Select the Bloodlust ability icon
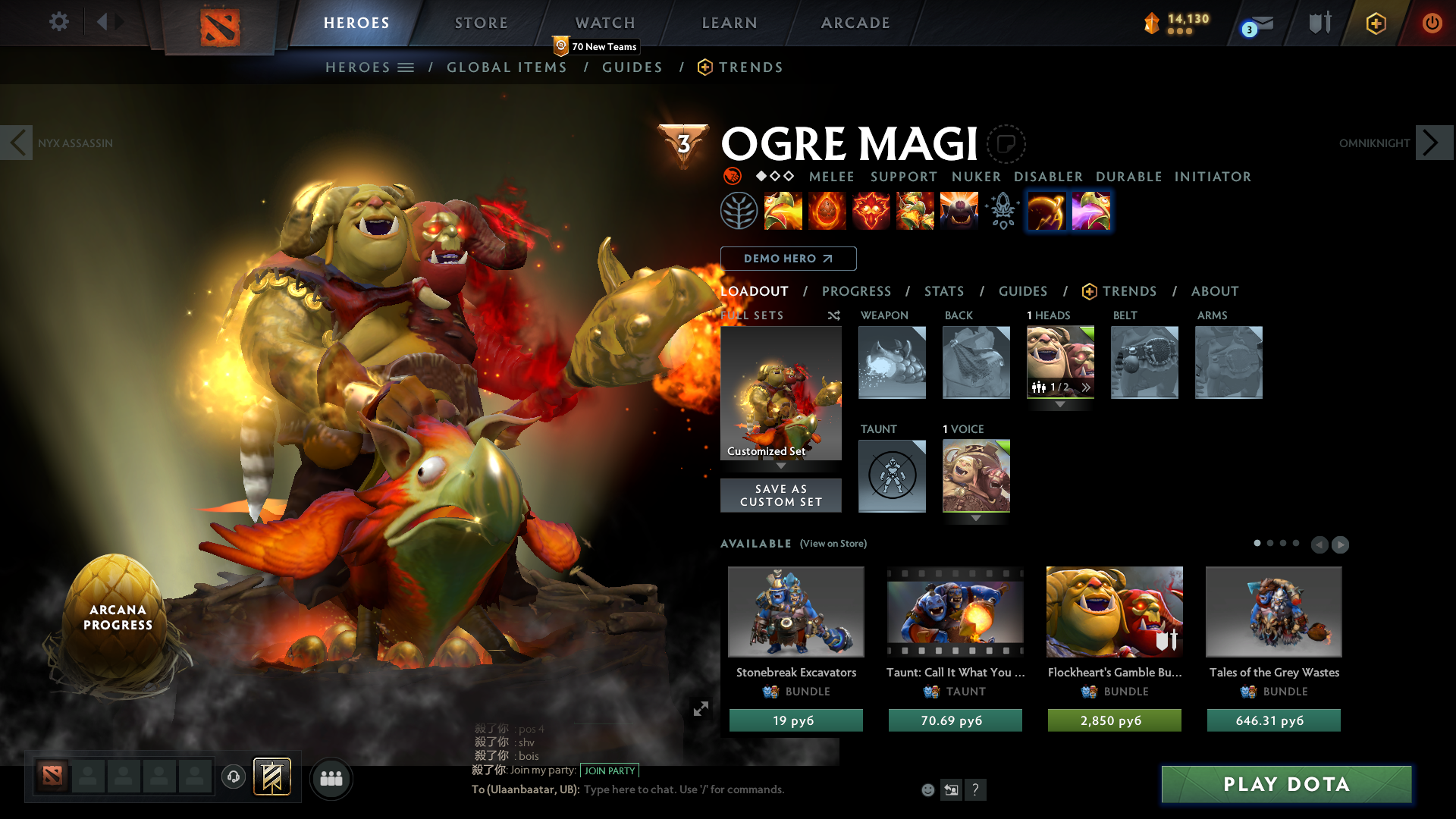The height and width of the screenshot is (819, 1456). point(871,212)
